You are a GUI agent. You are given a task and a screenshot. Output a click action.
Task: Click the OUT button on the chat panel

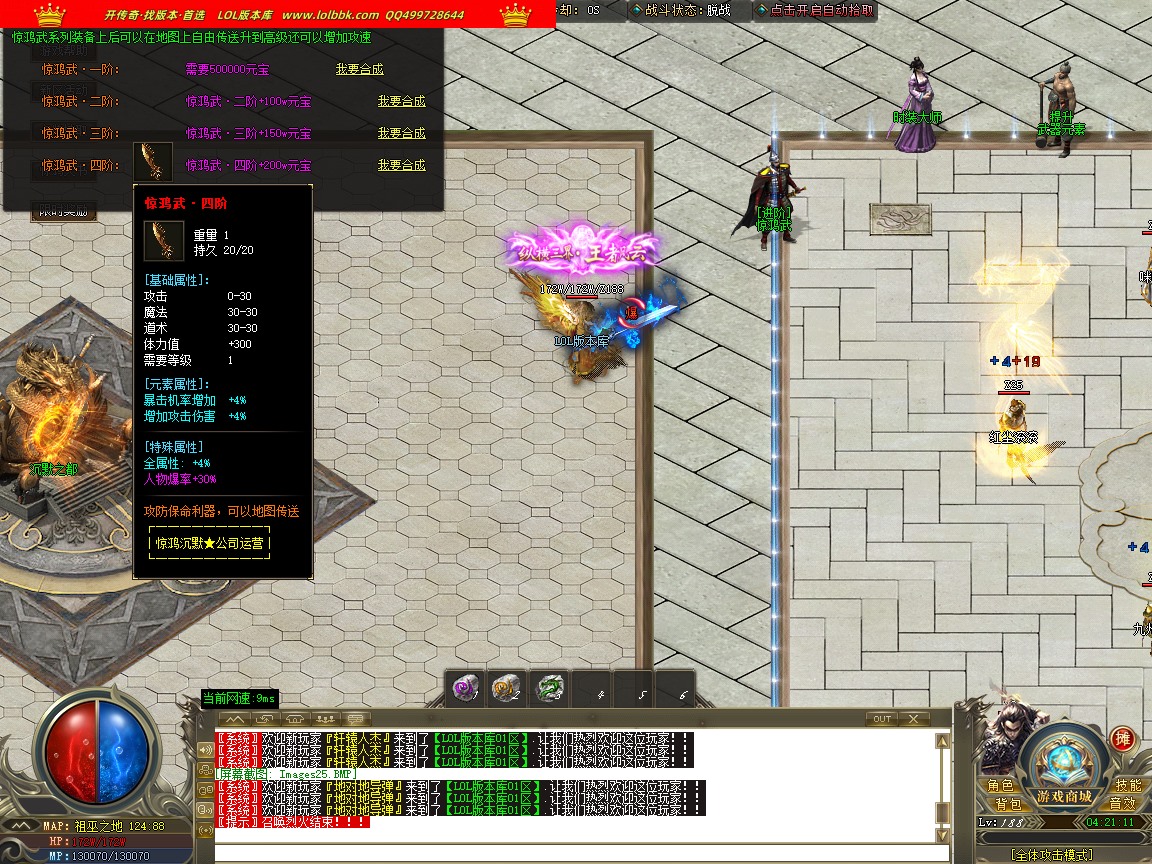point(881,719)
